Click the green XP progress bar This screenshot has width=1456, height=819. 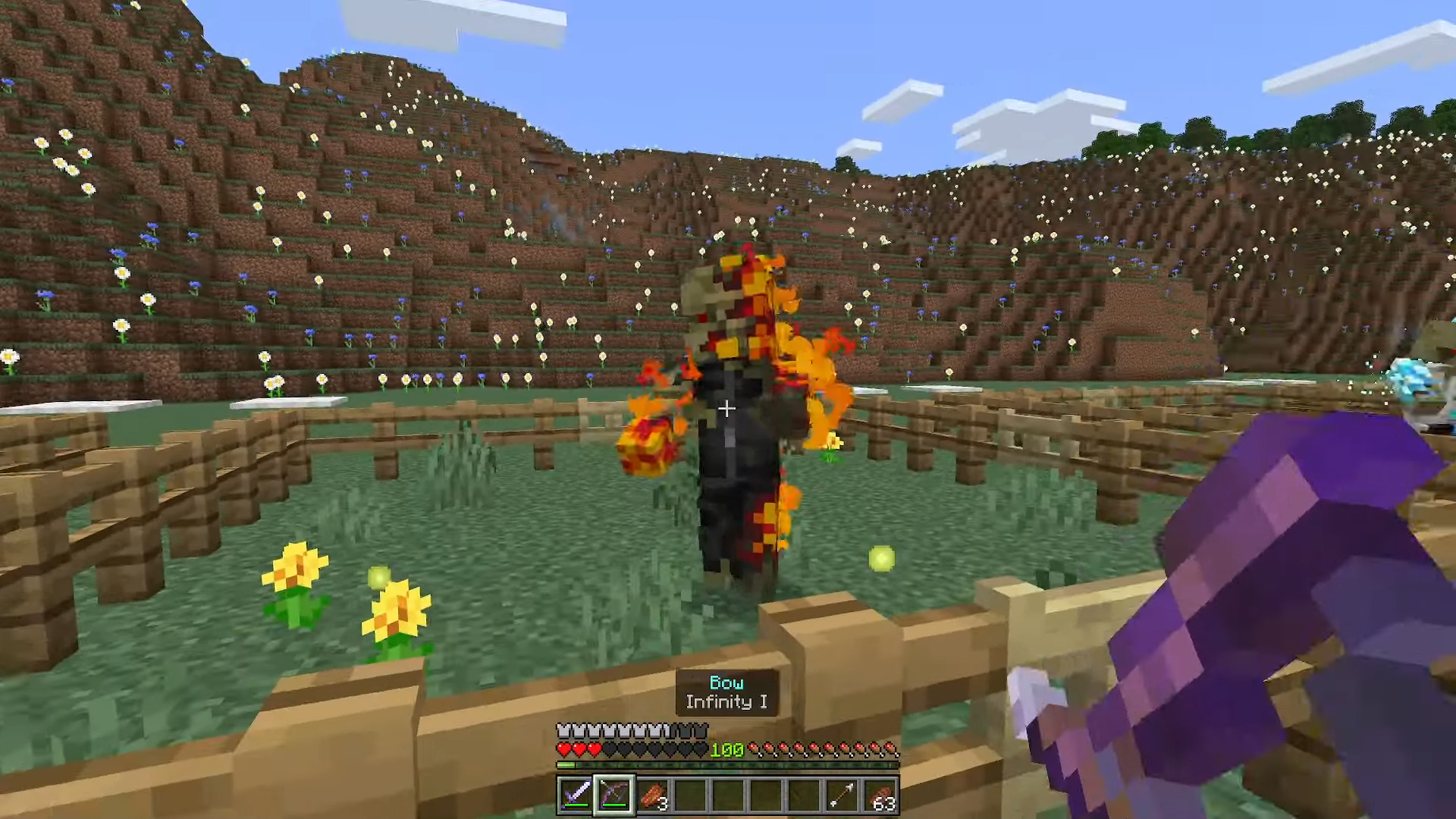(565, 764)
